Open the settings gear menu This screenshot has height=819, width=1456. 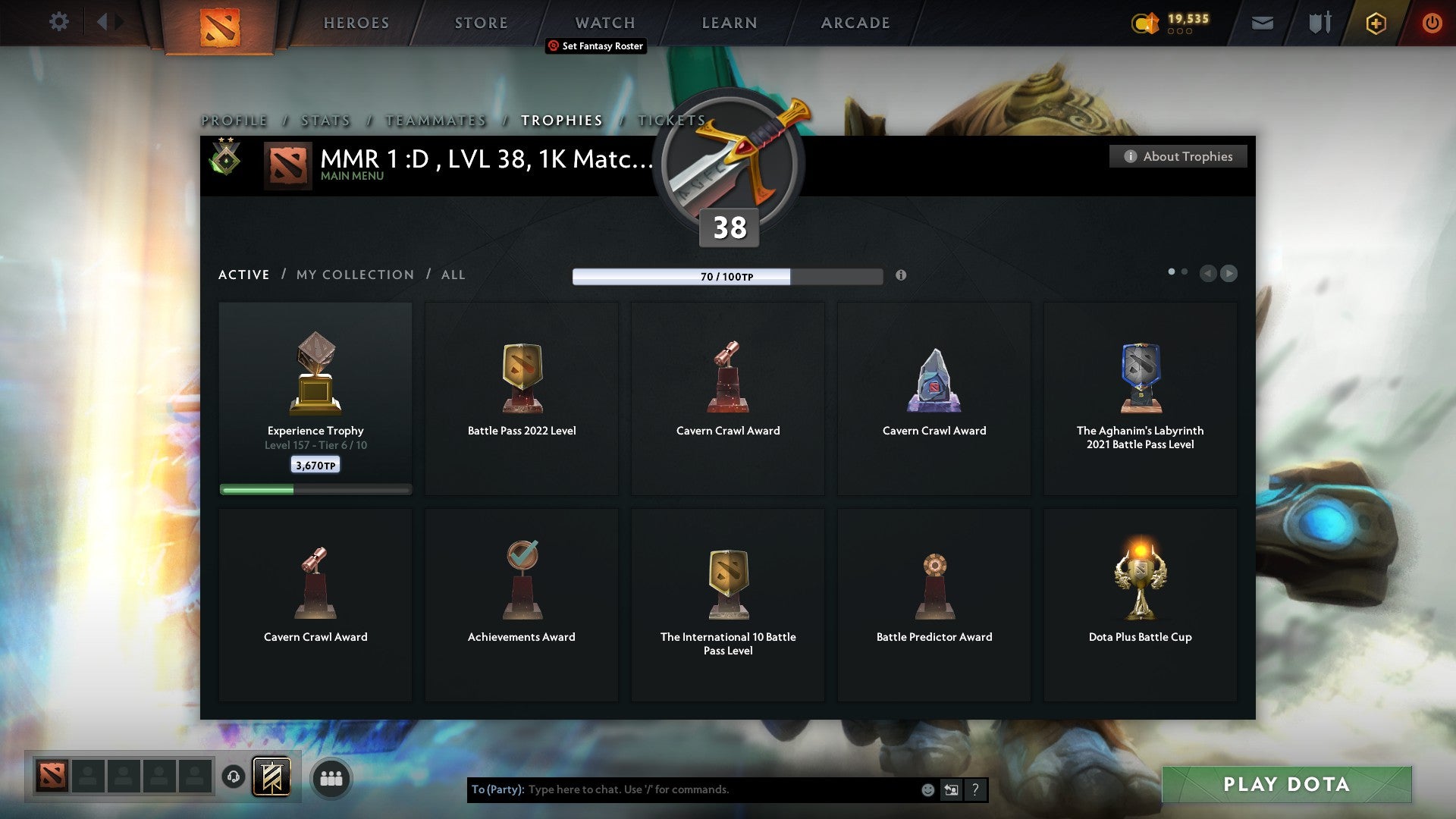(x=58, y=22)
